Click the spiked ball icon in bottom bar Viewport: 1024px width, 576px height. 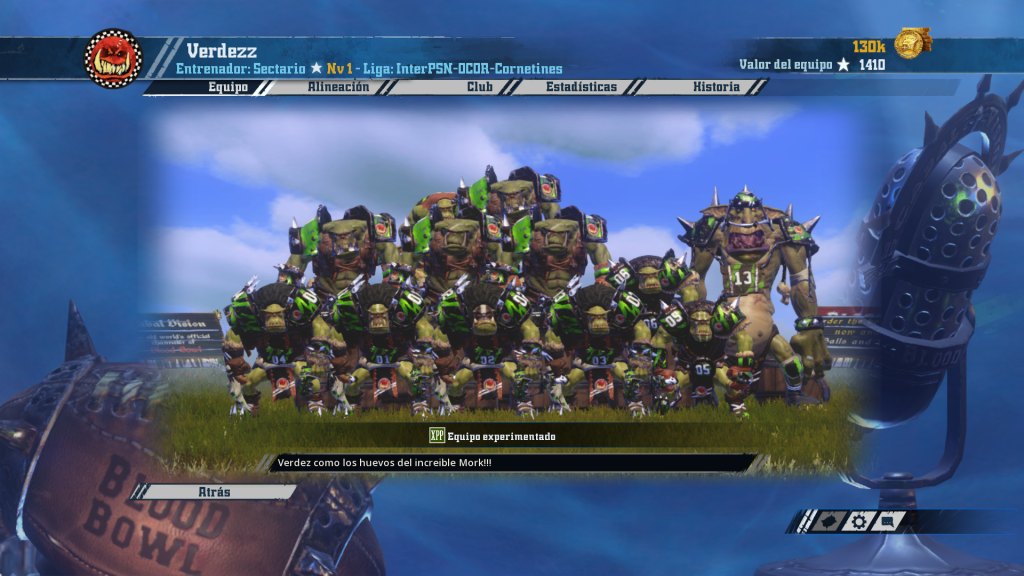[x=827, y=521]
